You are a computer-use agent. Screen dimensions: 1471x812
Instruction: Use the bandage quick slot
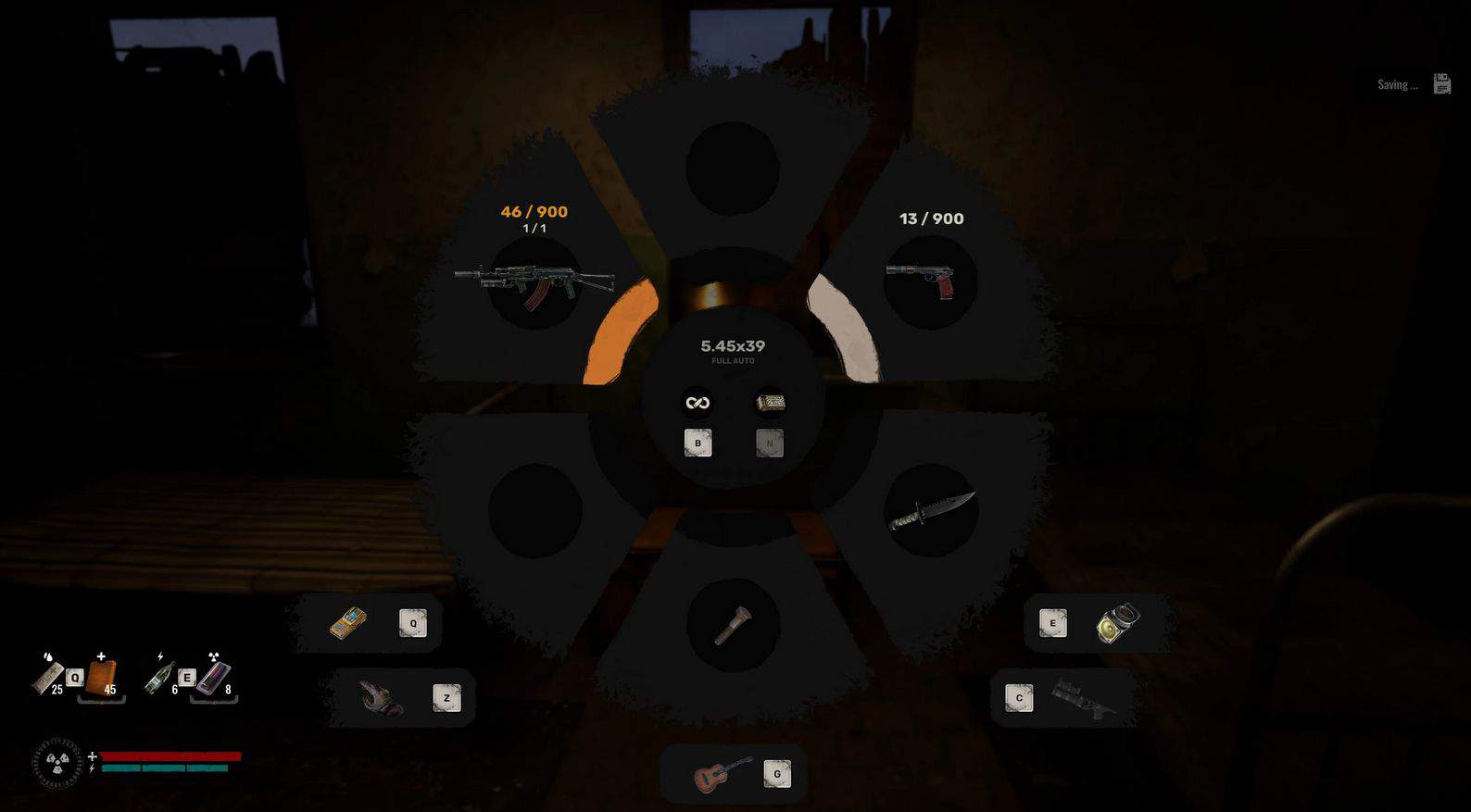point(47,677)
